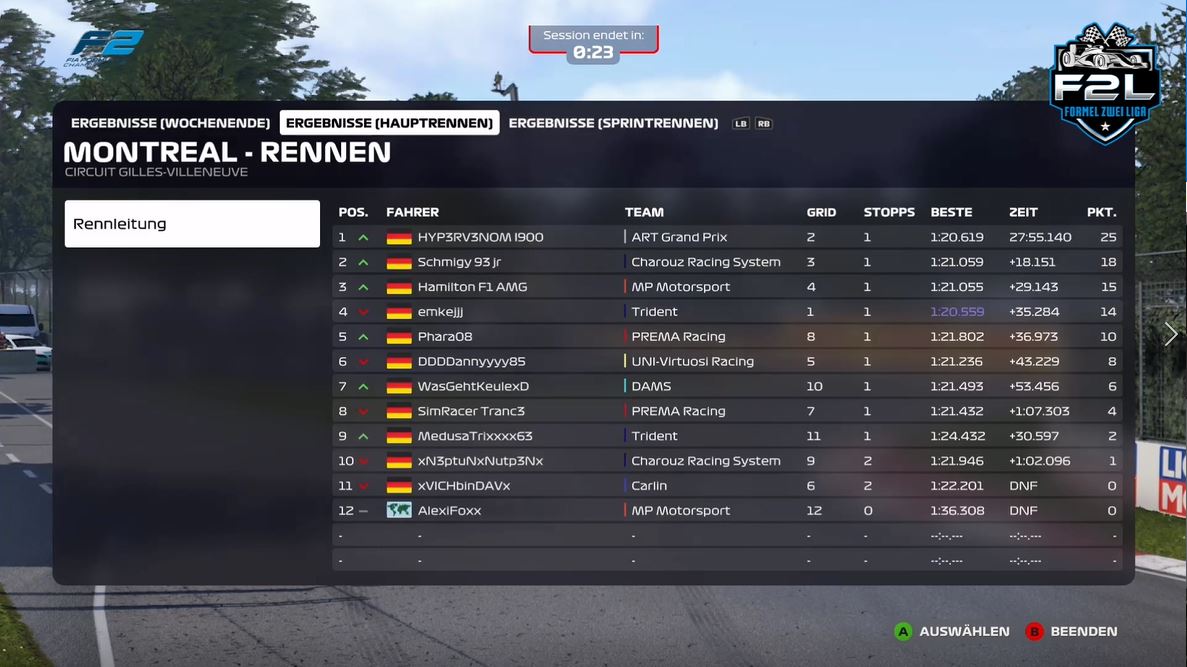Show next page with right arrow
Screen dimensions: 1187x667
[1171, 334]
